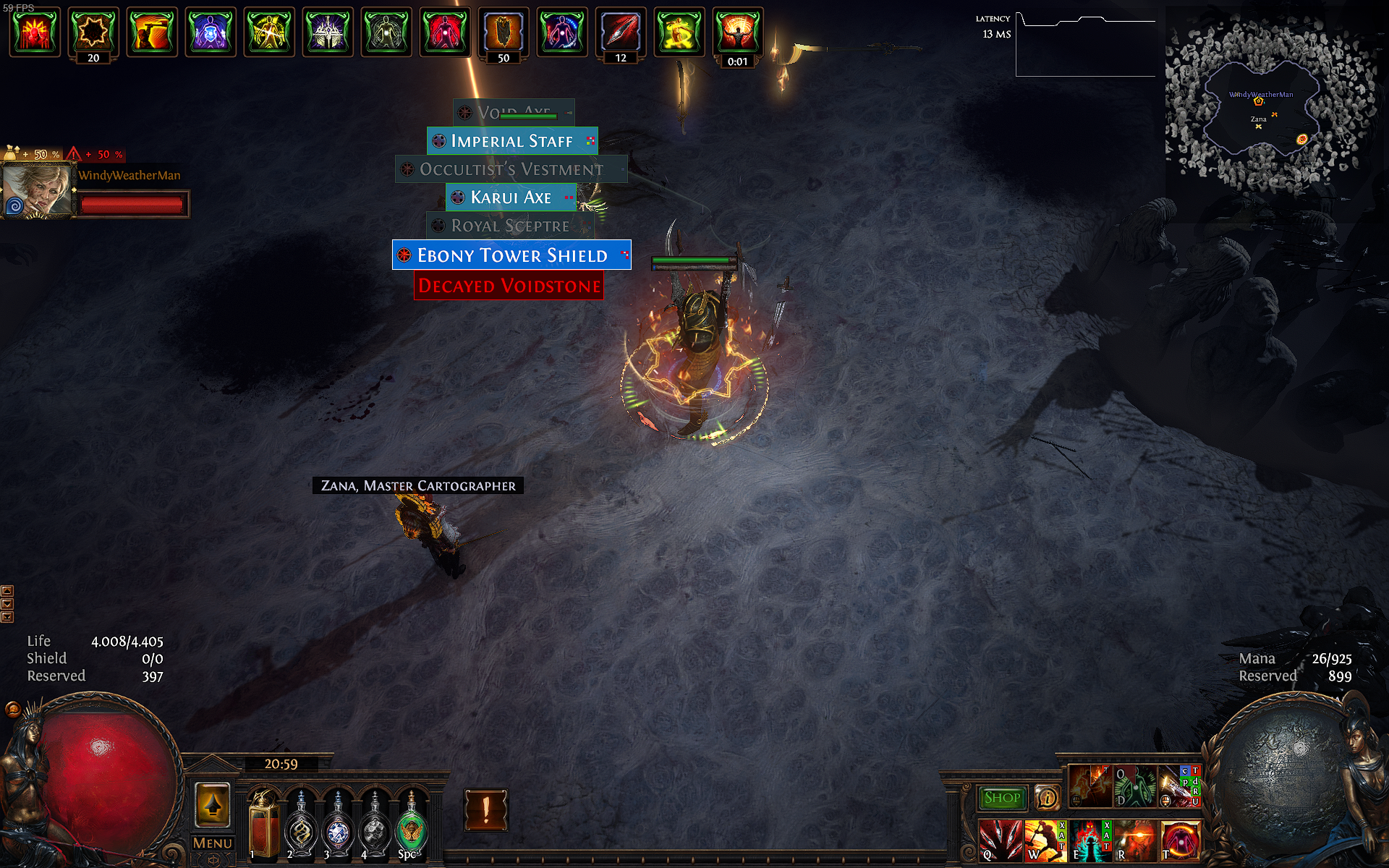Click the green Shop button

point(1002,797)
